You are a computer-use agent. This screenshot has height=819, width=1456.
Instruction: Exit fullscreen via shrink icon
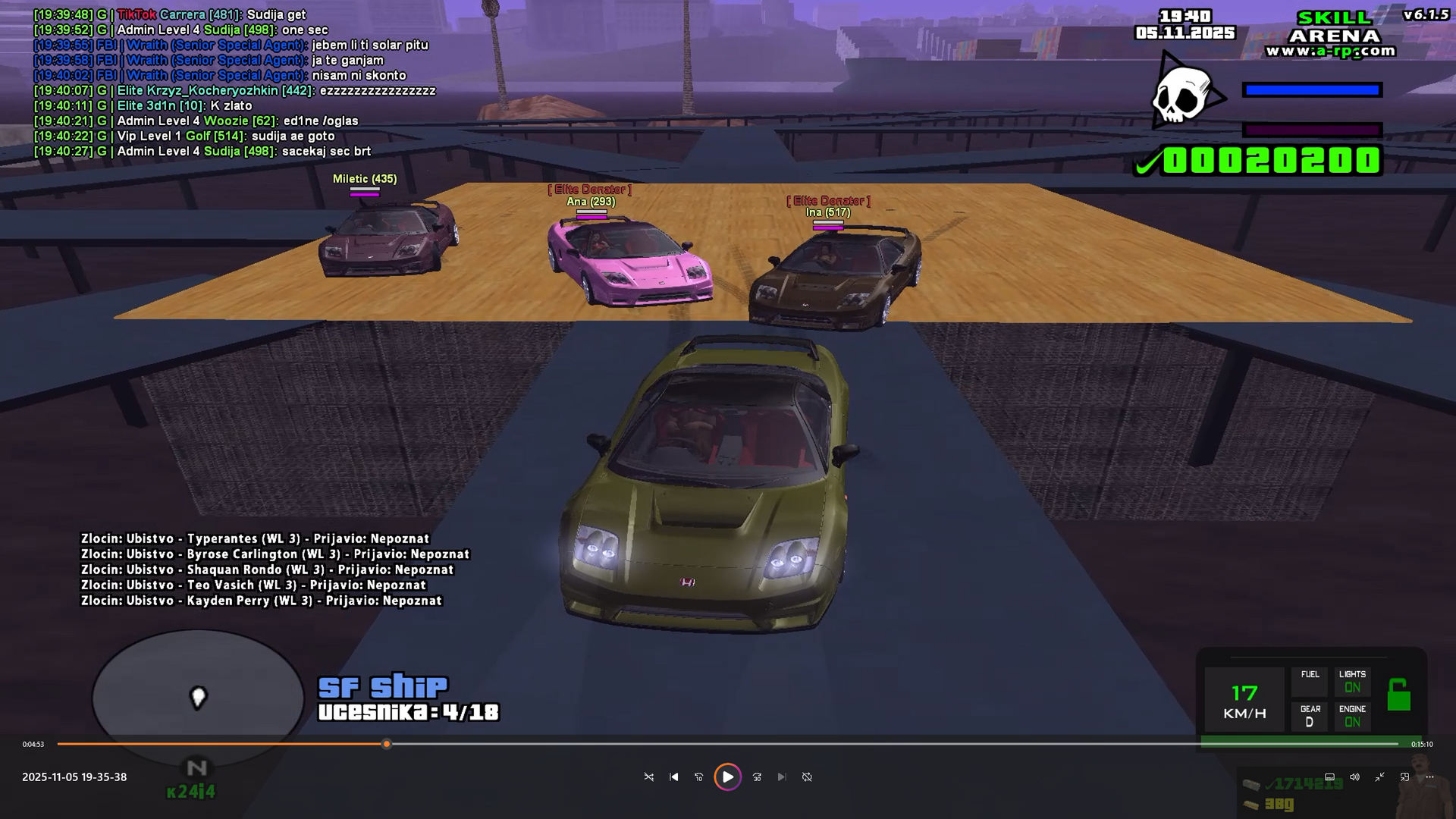coord(1380,777)
